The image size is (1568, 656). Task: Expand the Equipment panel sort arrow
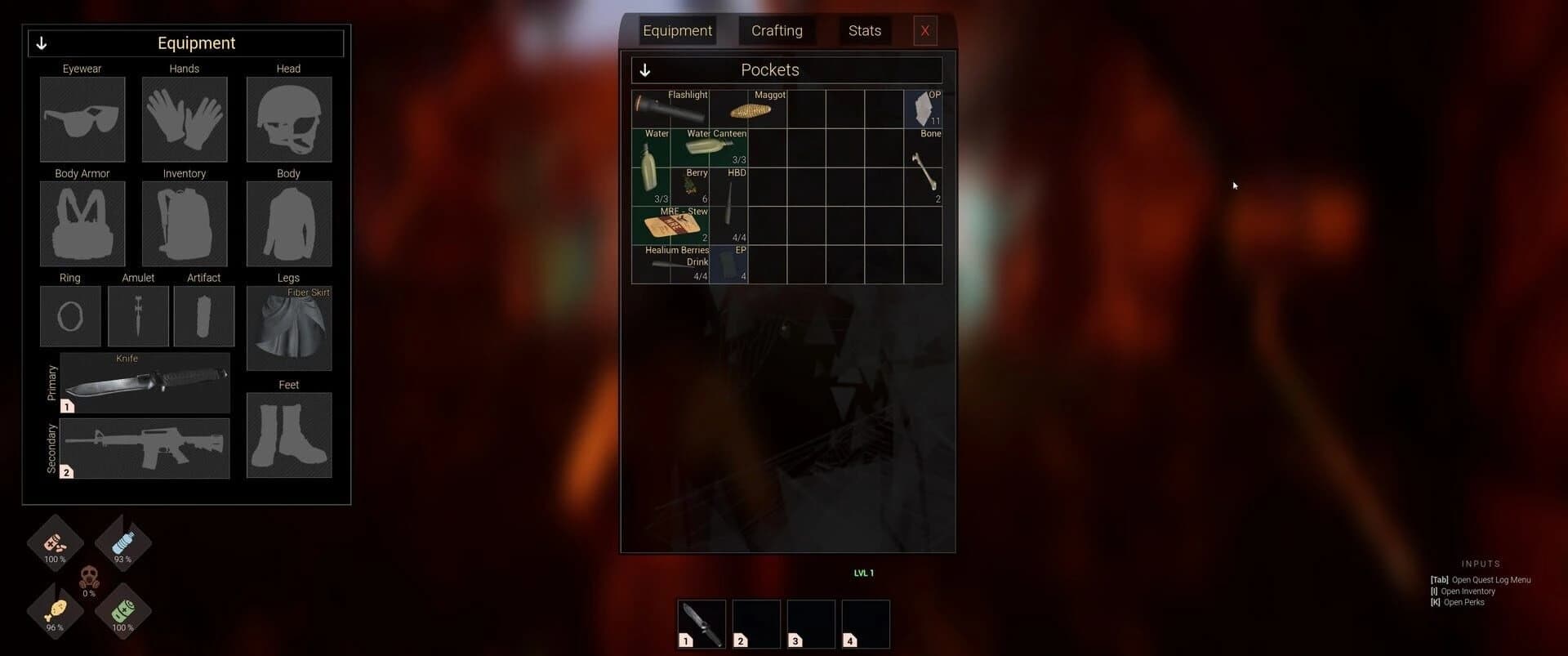pyautogui.click(x=42, y=42)
